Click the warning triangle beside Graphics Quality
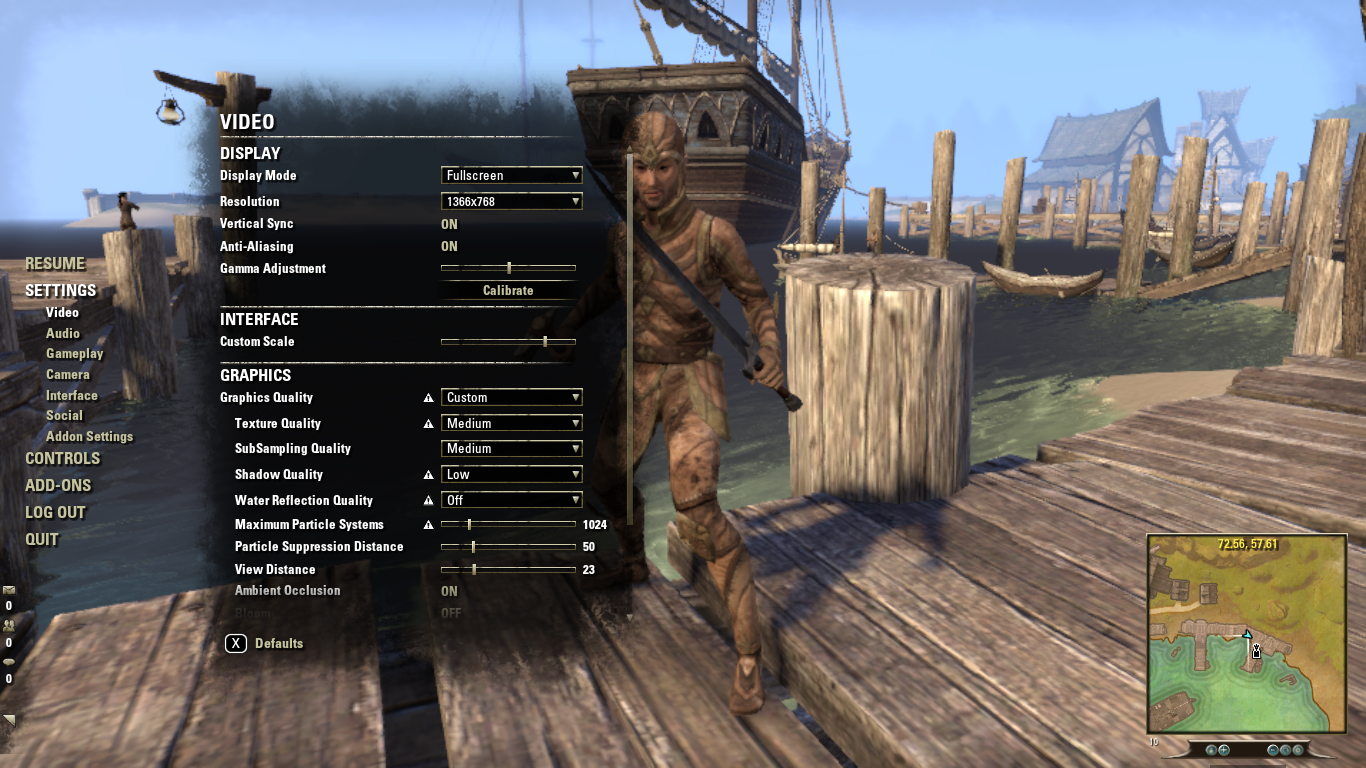The image size is (1366, 768). pyautogui.click(x=428, y=397)
